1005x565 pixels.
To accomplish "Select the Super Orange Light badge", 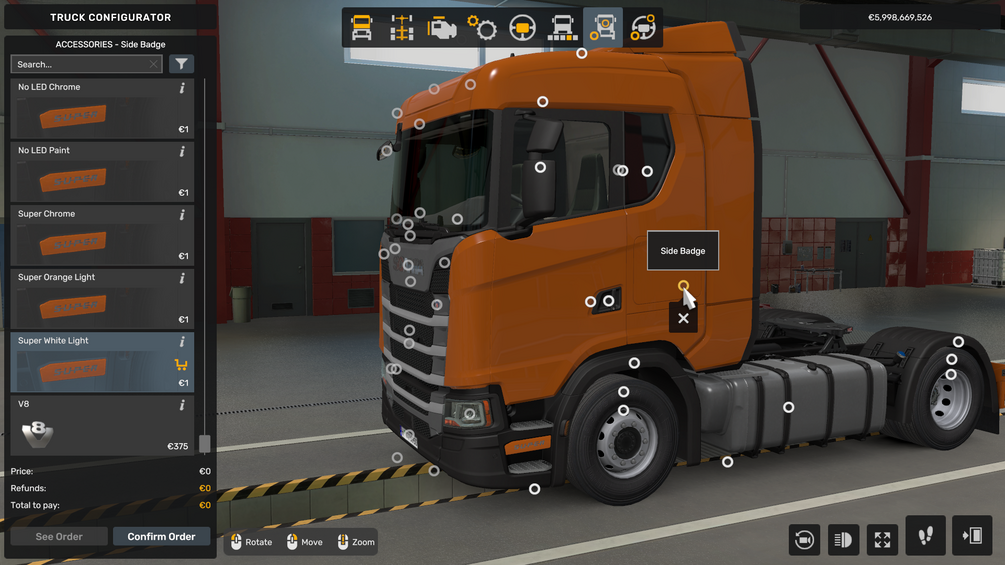I will (x=101, y=299).
